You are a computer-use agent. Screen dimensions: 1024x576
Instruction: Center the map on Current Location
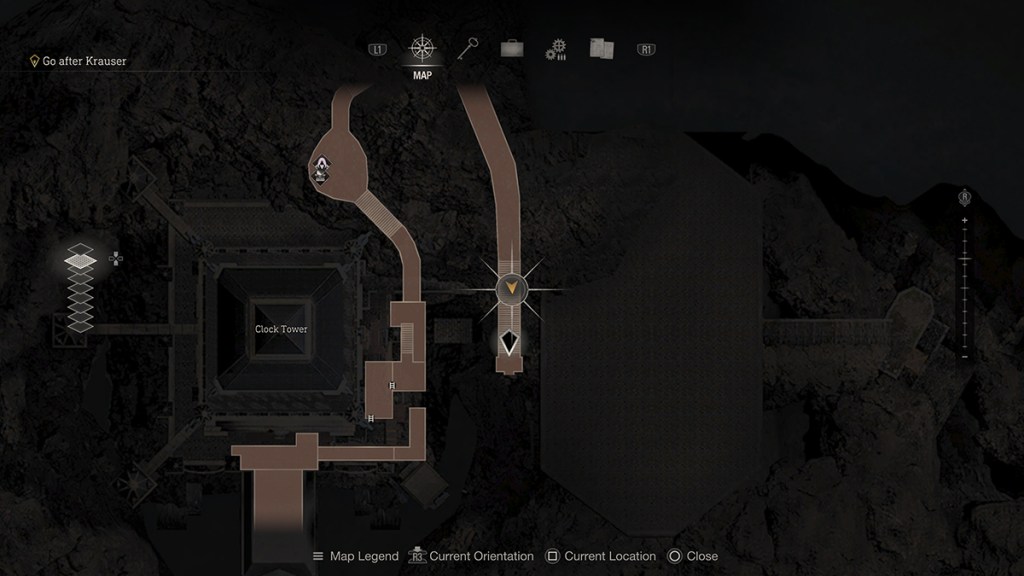tap(600, 556)
